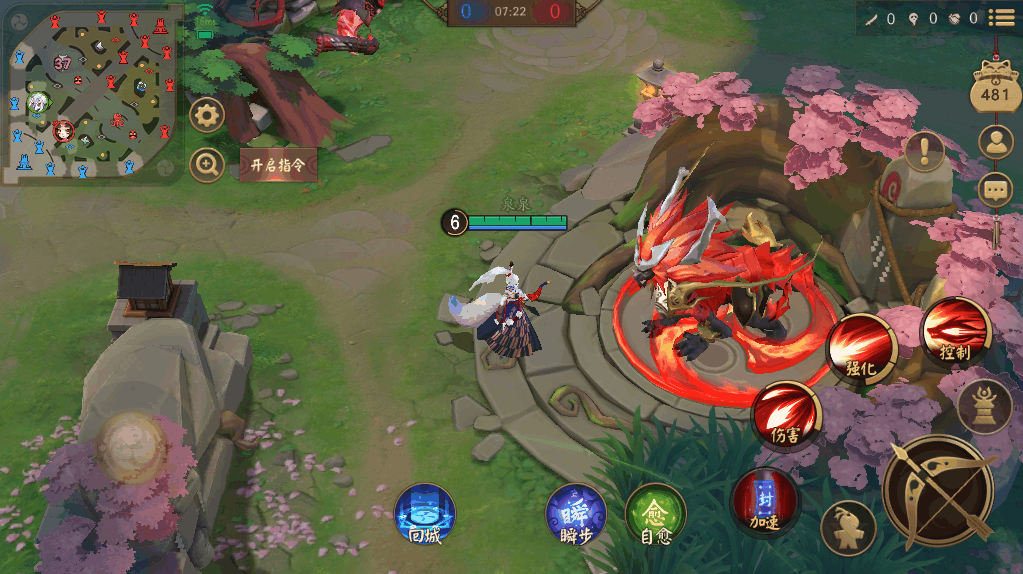Screen dimensions: 1023x574
Task: Open the scoreboard list icon
Action: tap(1001, 17)
